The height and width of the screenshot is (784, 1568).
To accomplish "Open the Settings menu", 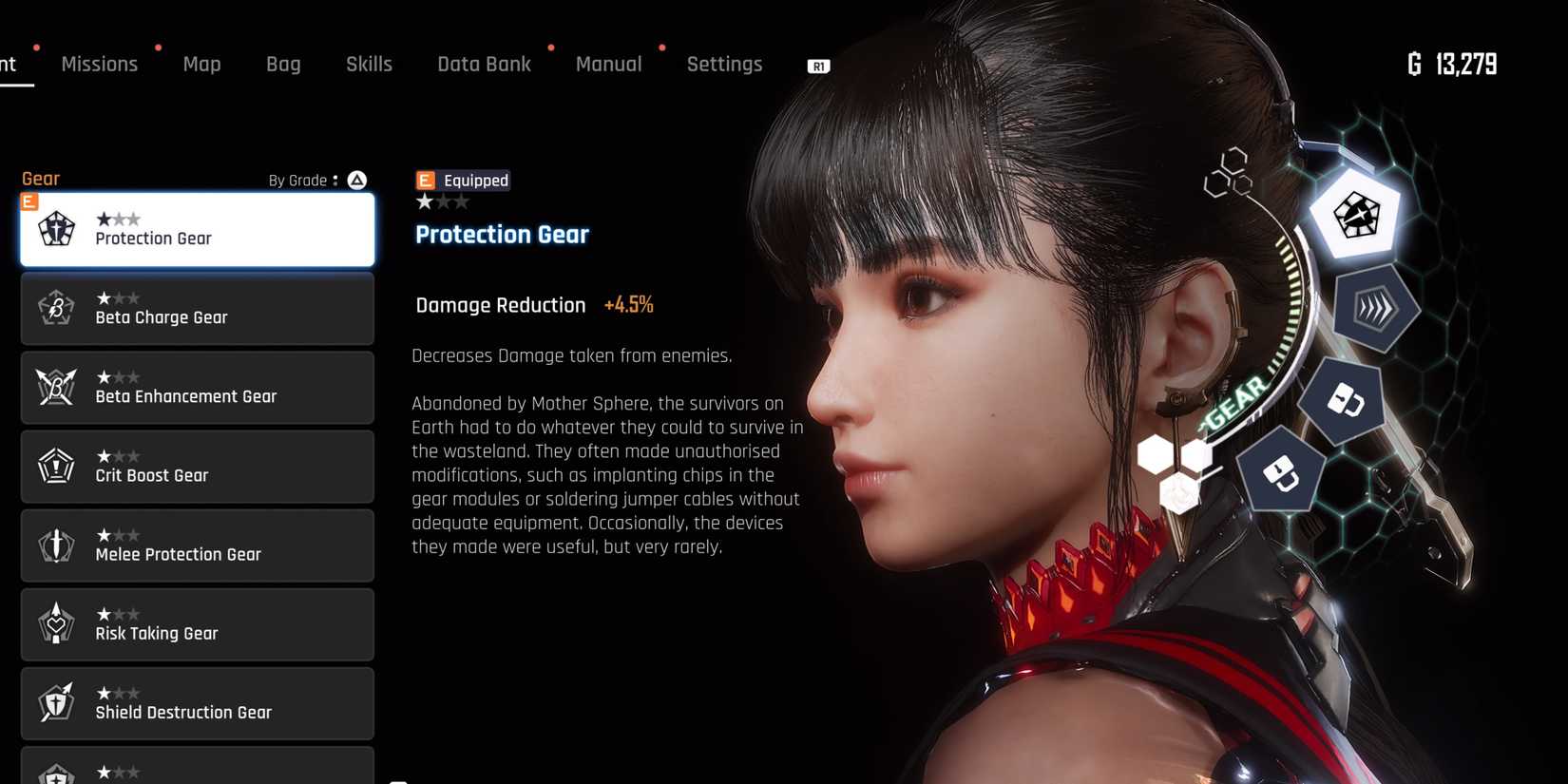I will tap(724, 64).
